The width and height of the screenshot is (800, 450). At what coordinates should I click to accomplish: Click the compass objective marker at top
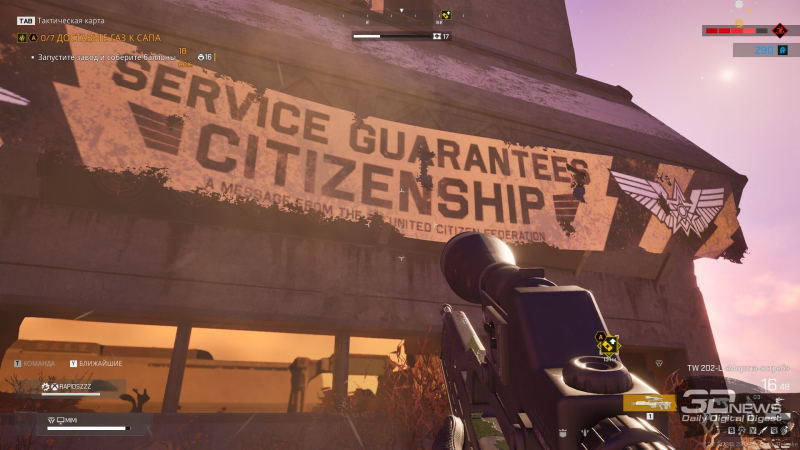[x=446, y=16]
